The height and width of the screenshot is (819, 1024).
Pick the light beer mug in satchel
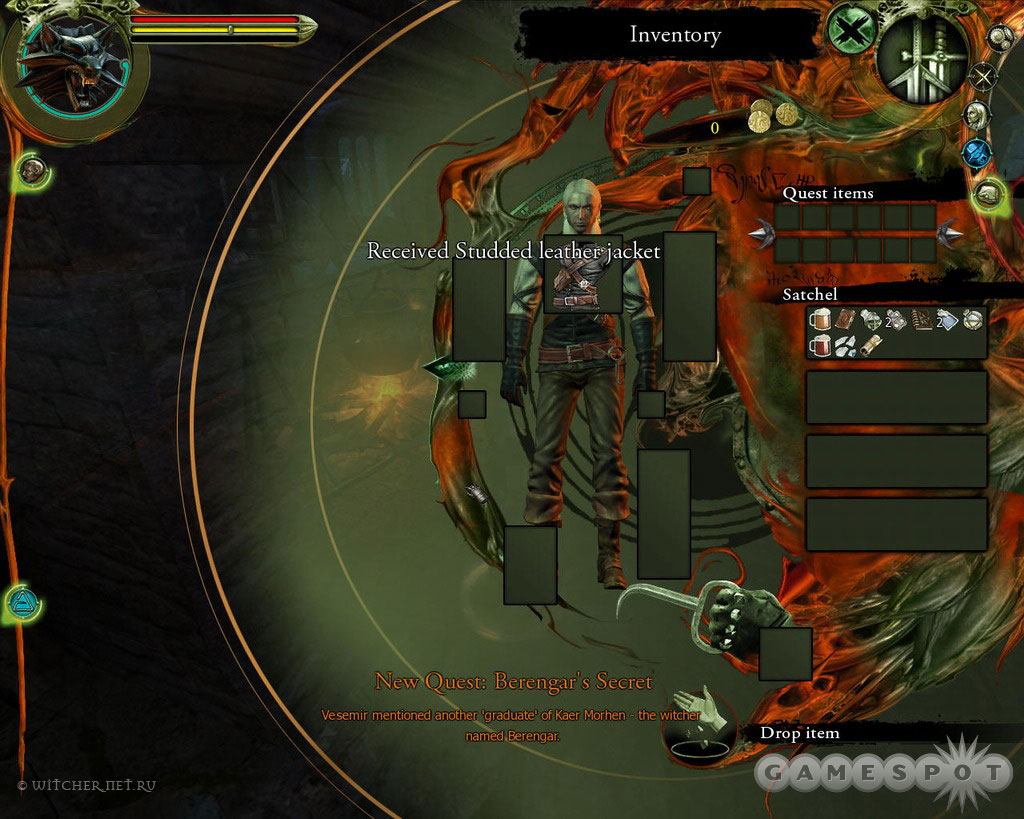click(820, 320)
